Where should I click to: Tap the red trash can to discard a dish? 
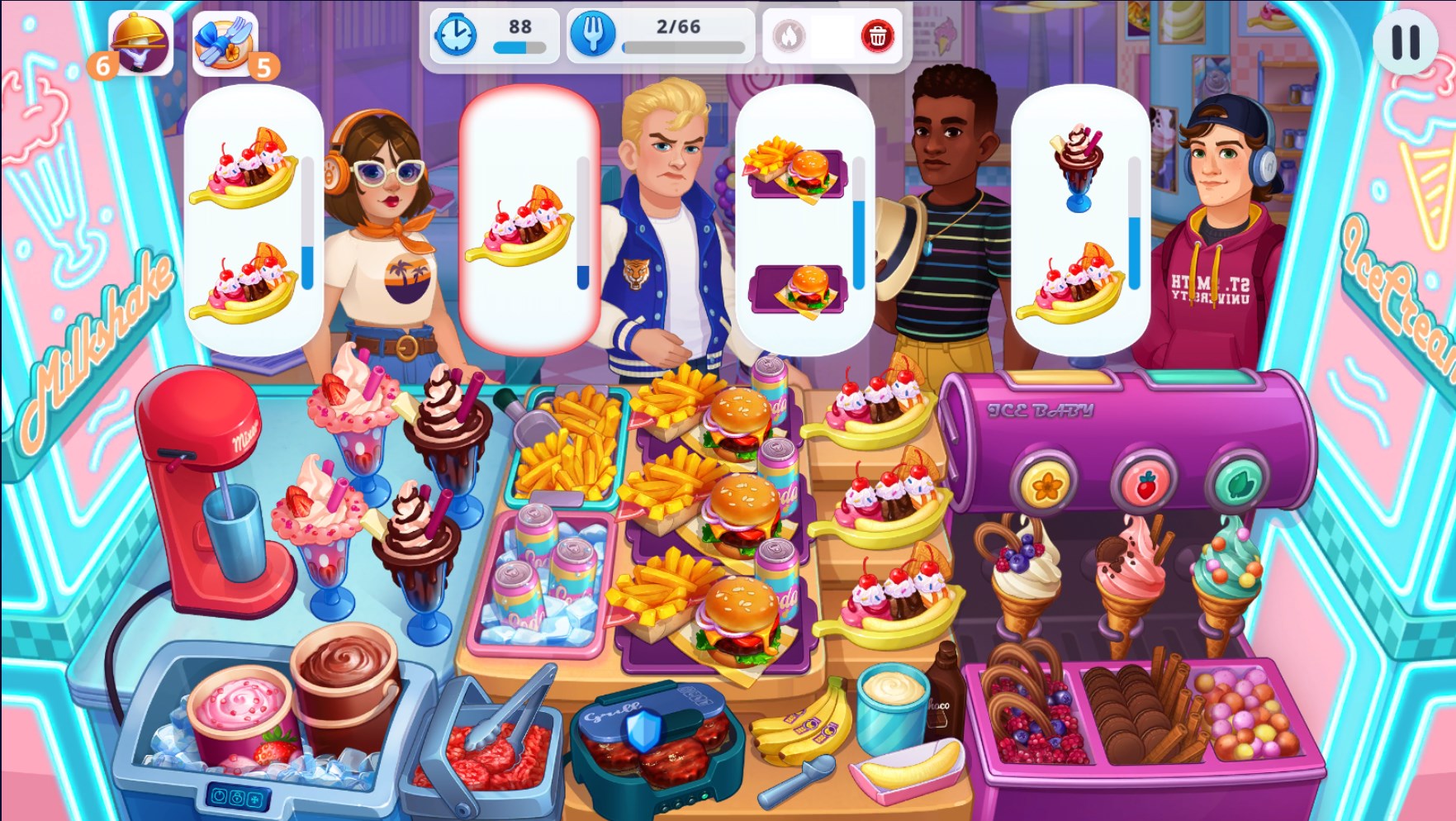point(878,36)
